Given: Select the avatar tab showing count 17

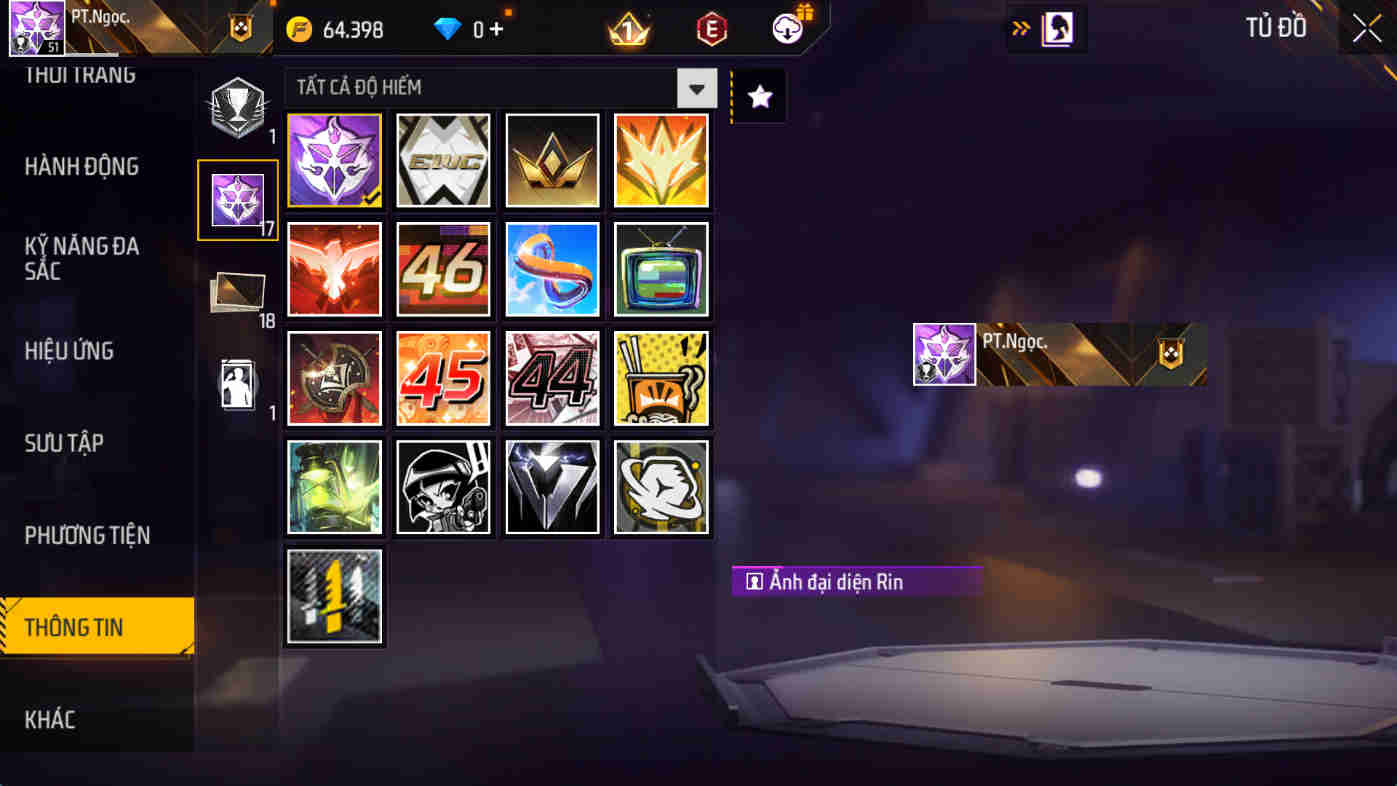Looking at the screenshot, I should tap(237, 198).
